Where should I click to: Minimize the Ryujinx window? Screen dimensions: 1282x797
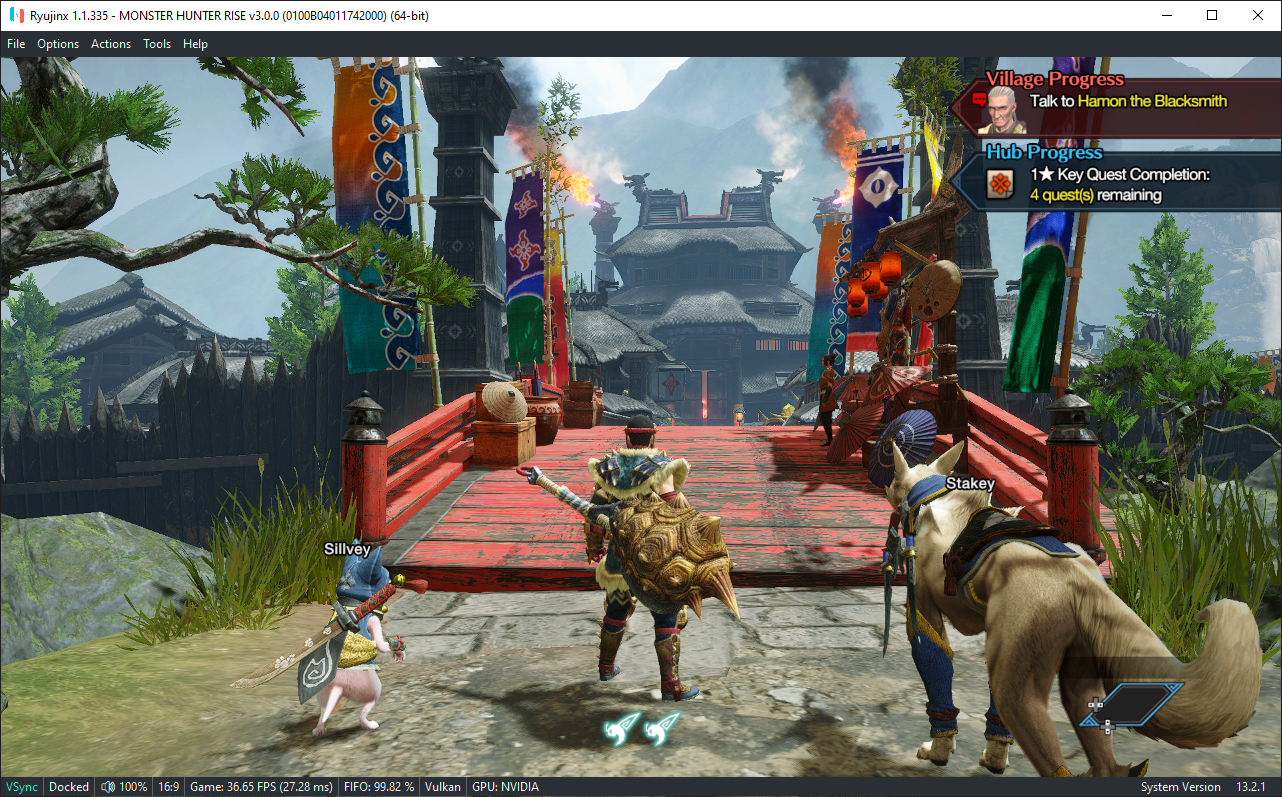coord(1166,15)
